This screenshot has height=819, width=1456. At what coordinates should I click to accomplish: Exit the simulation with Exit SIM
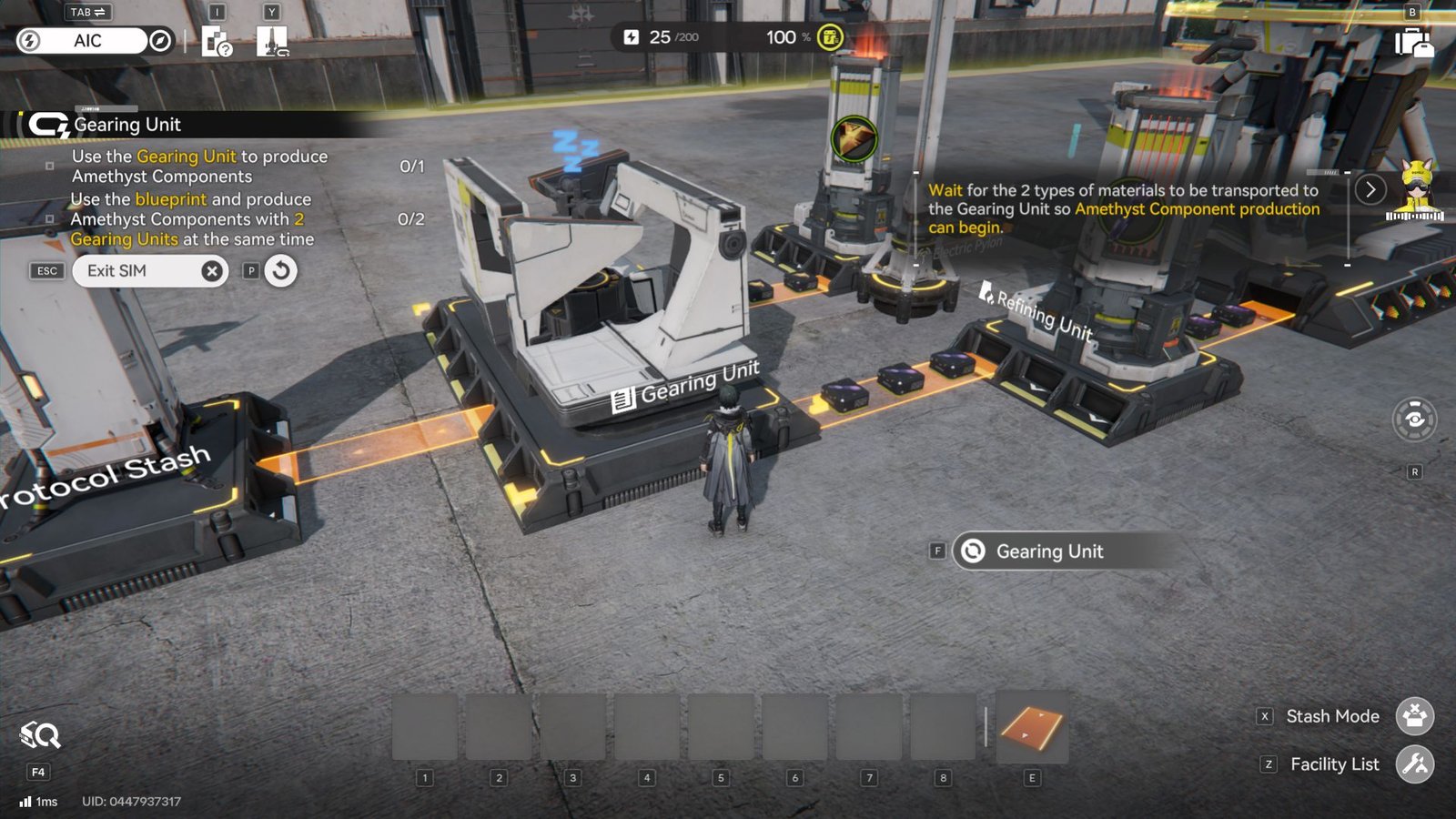[x=150, y=271]
